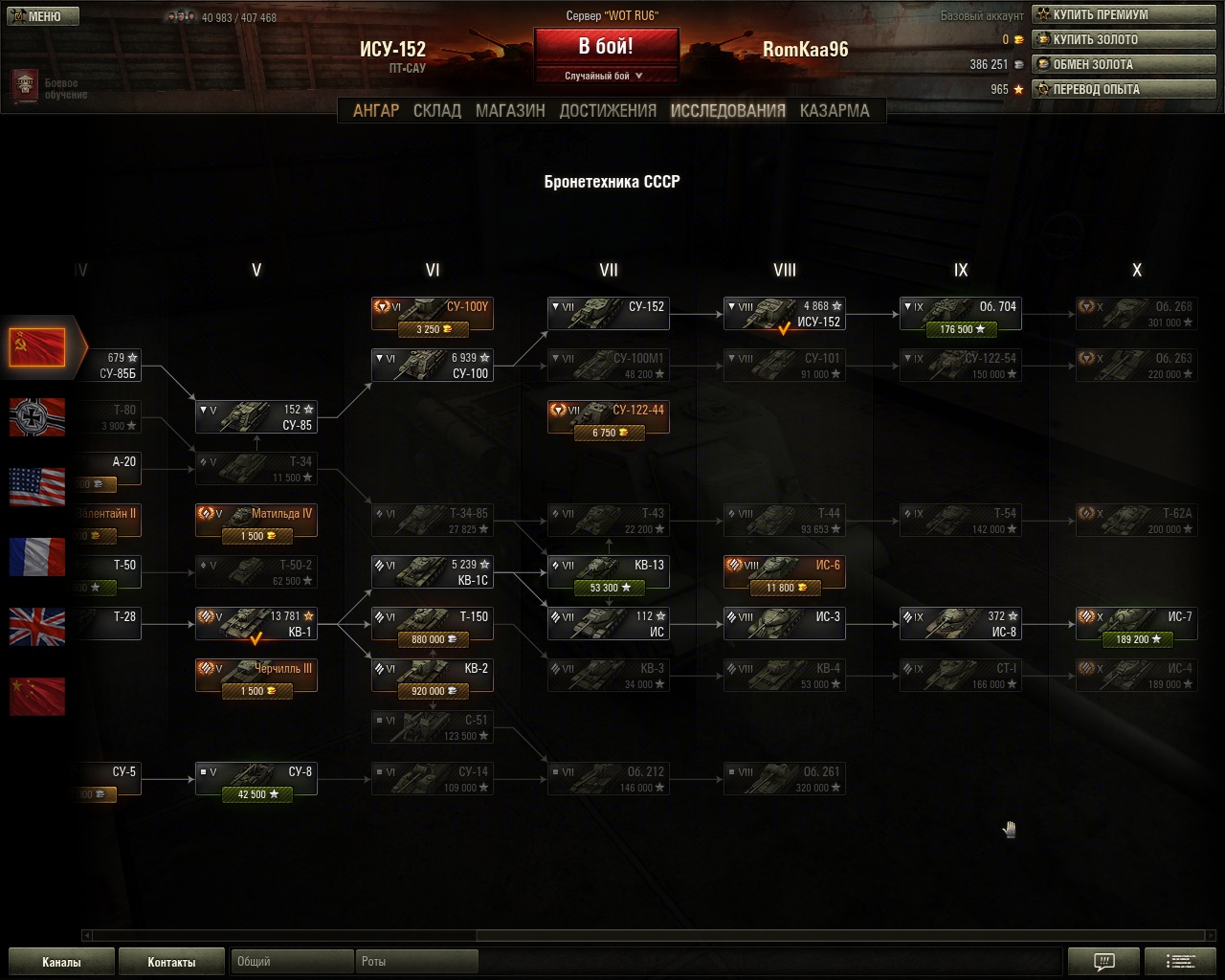Choose the ИС-7 tier X tank
This screenshot has width=1225, height=980.
[x=1137, y=624]
